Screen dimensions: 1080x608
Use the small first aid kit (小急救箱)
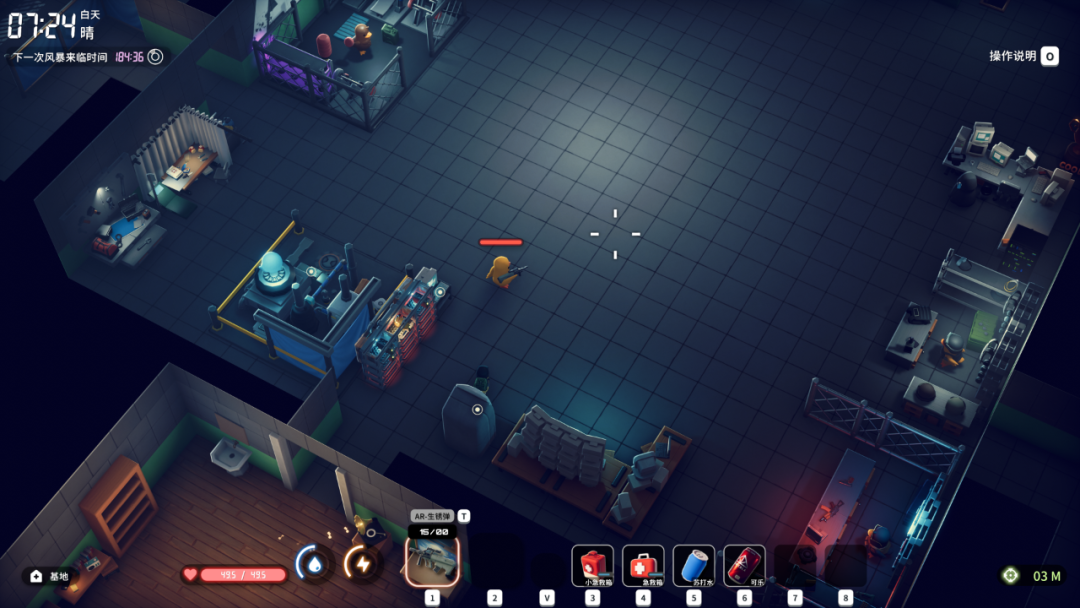pos(593,565)
